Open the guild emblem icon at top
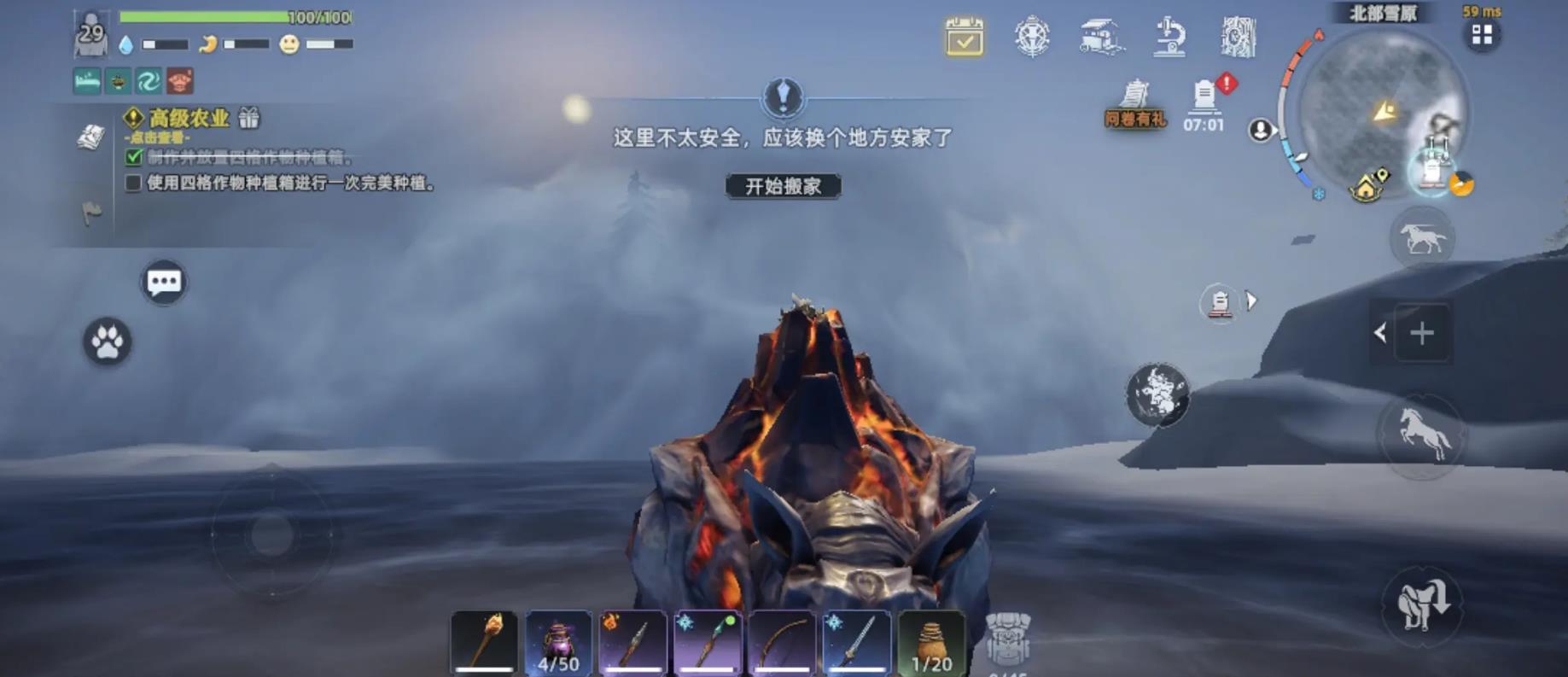Viewport: 1568px width, 677px height. point(1032,36)
